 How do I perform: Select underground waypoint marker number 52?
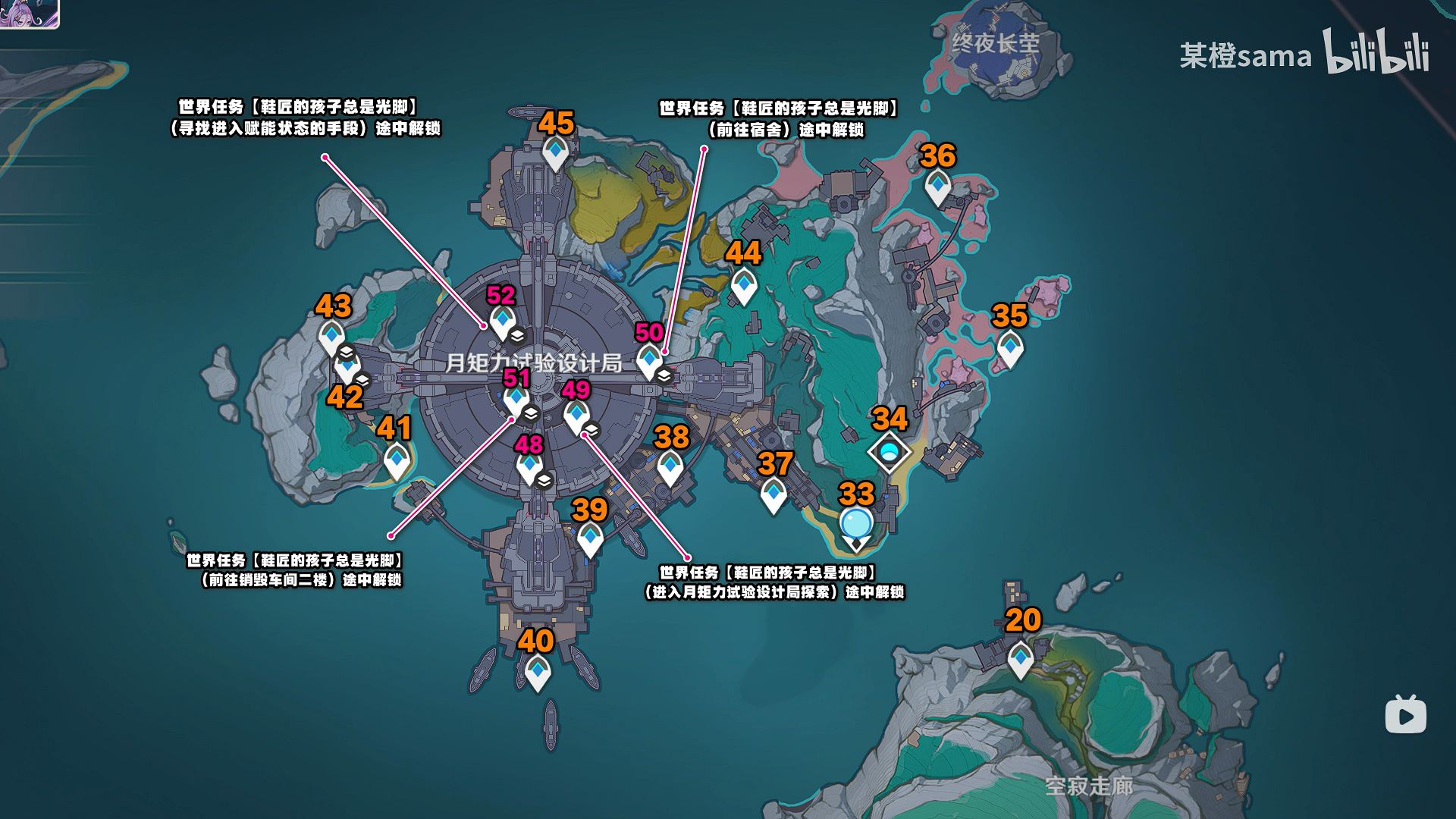(x=502, y=322)
